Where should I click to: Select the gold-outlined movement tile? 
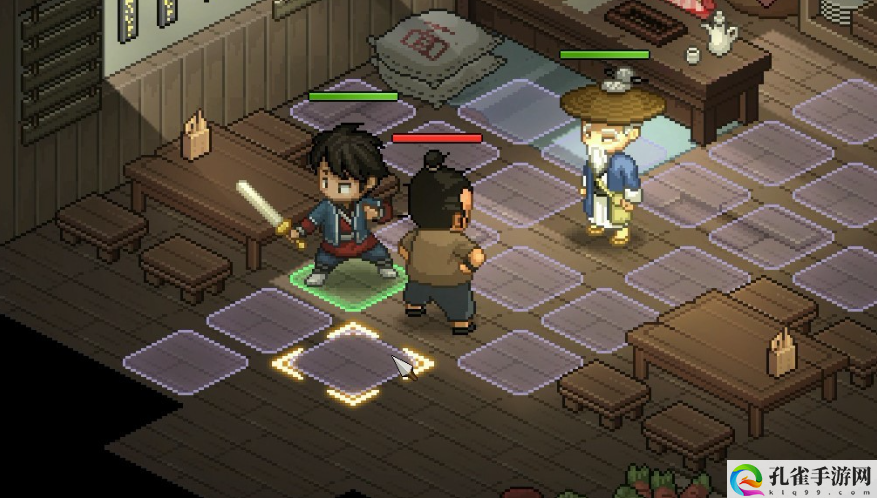(x=352, y=364)
